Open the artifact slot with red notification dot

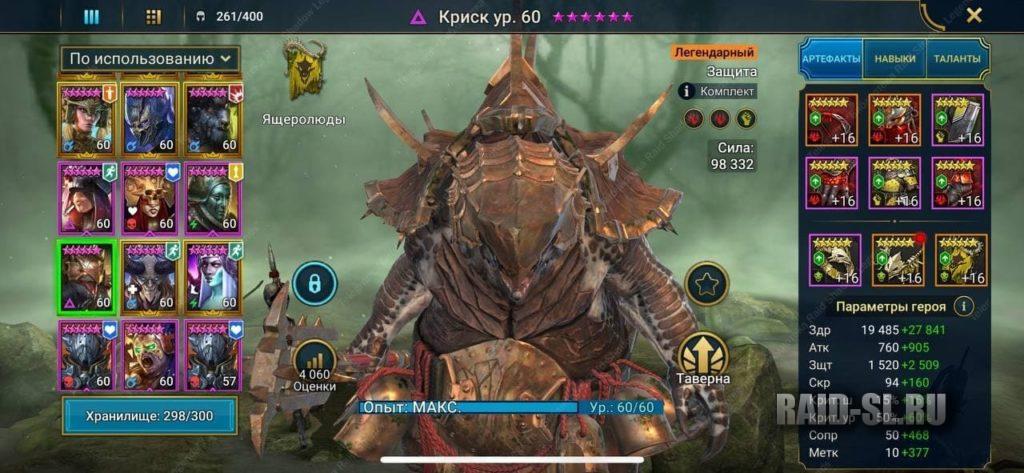(896, 259)
